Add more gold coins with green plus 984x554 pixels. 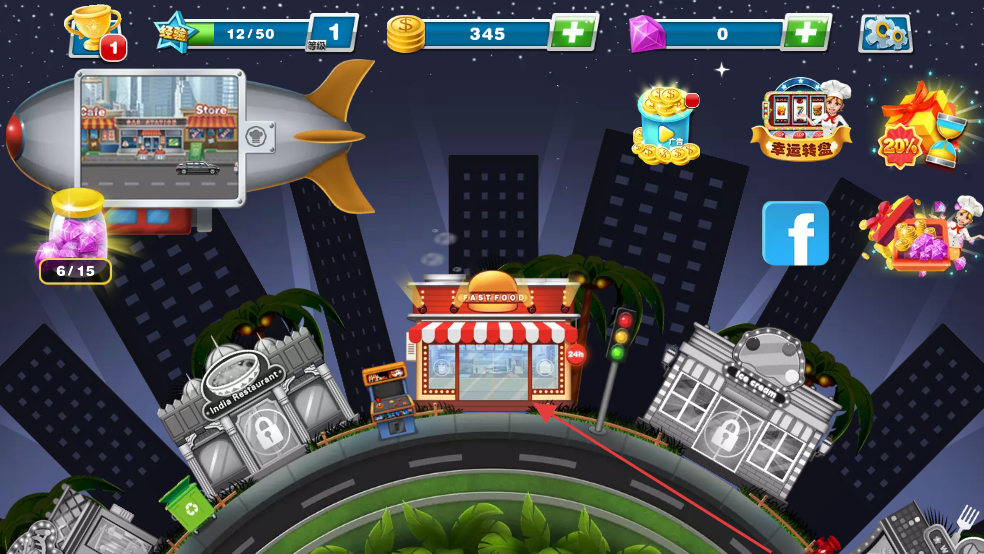pos(573,33)
